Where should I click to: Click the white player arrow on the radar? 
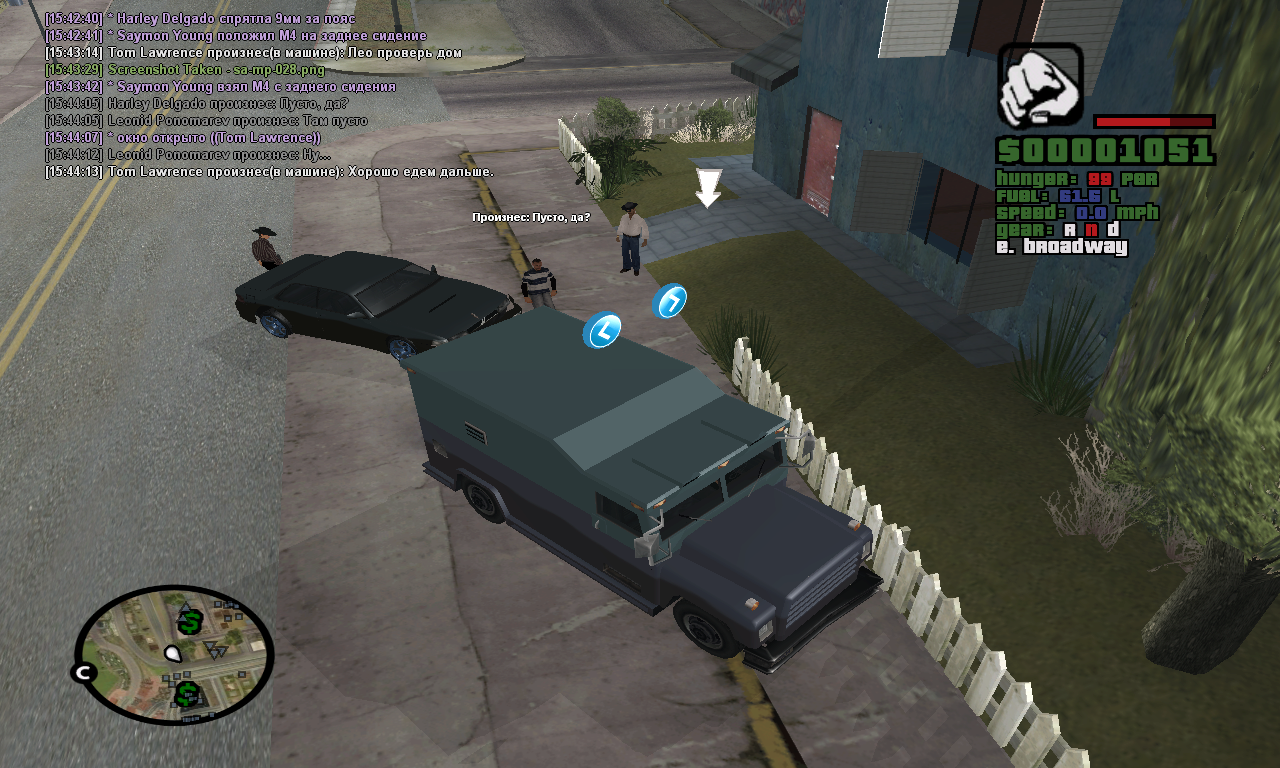coord(173,654)
